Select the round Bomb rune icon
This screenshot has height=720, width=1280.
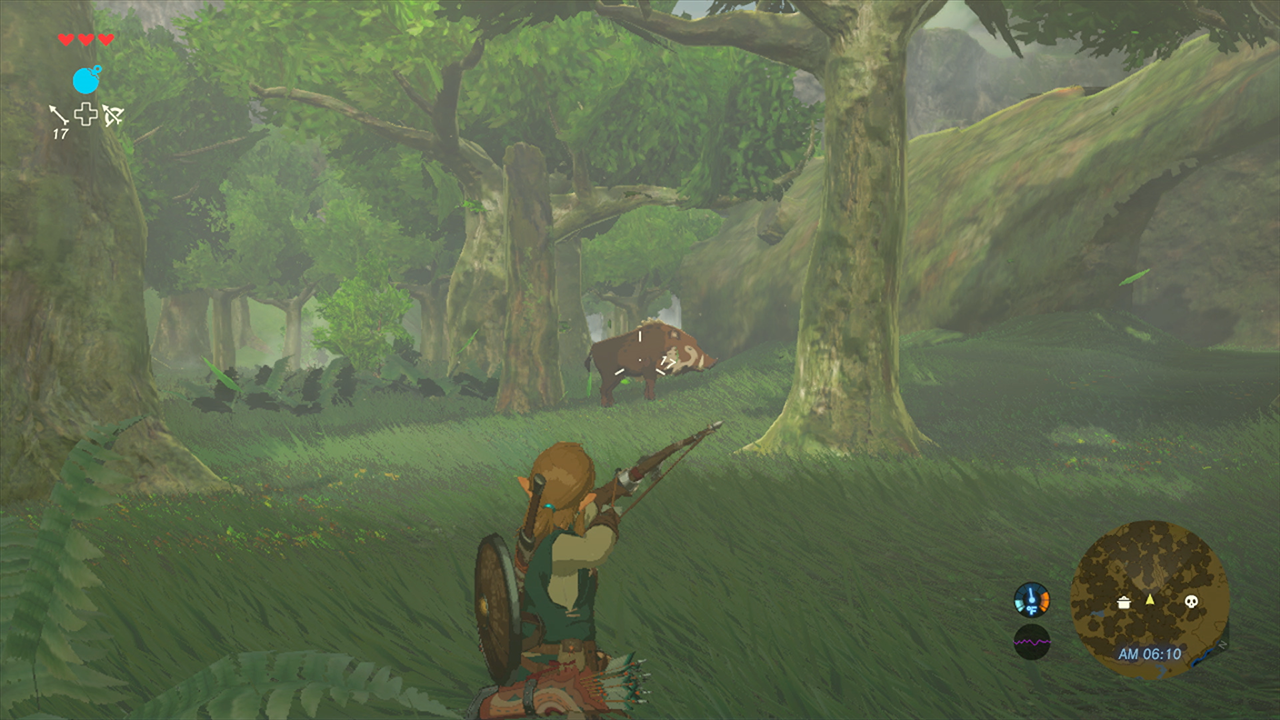coord(87,79)
